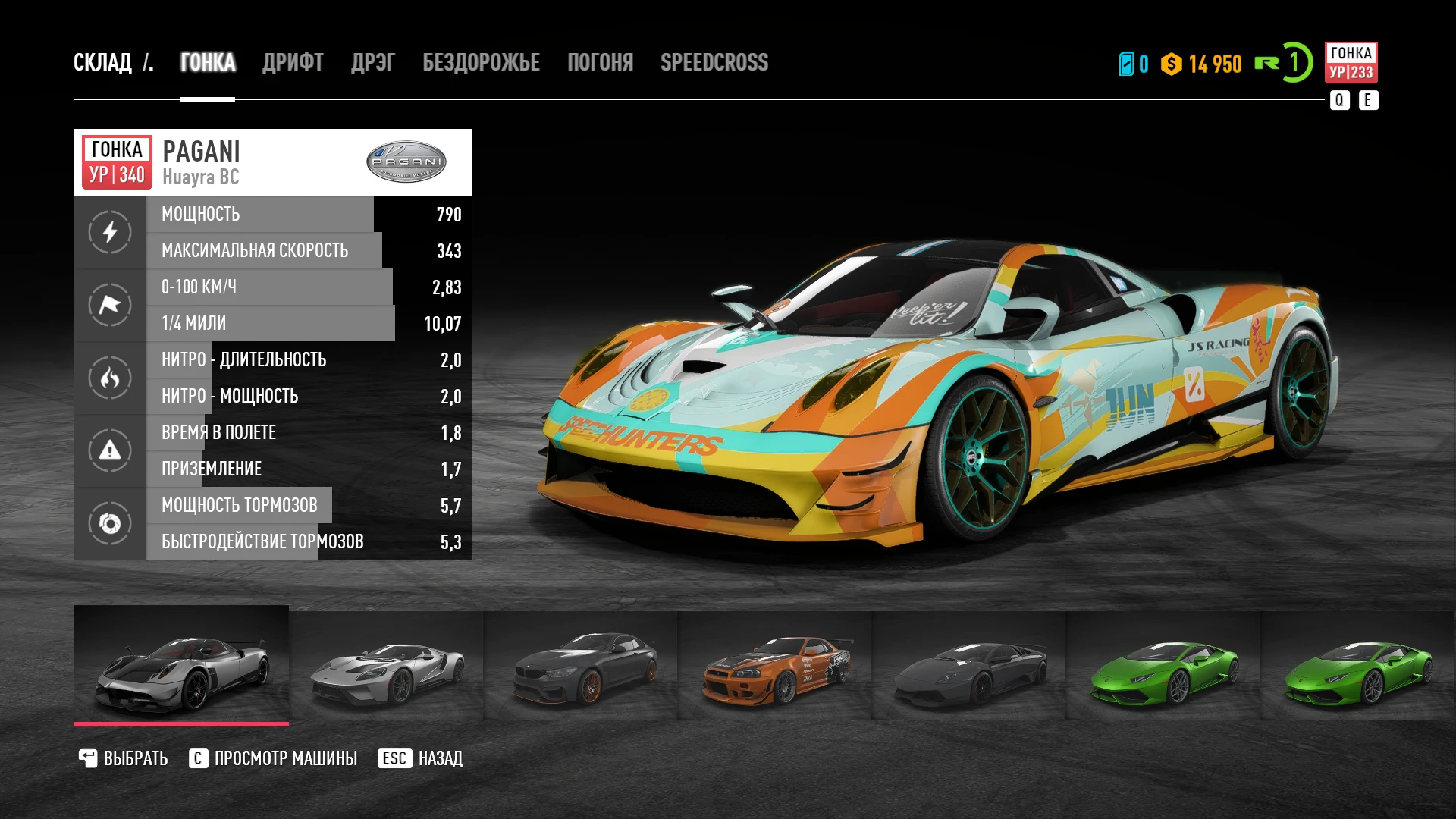This screenshot has height=819, width=1456.
Task: Choose the Speedcross tab
Action: [714, 62]
